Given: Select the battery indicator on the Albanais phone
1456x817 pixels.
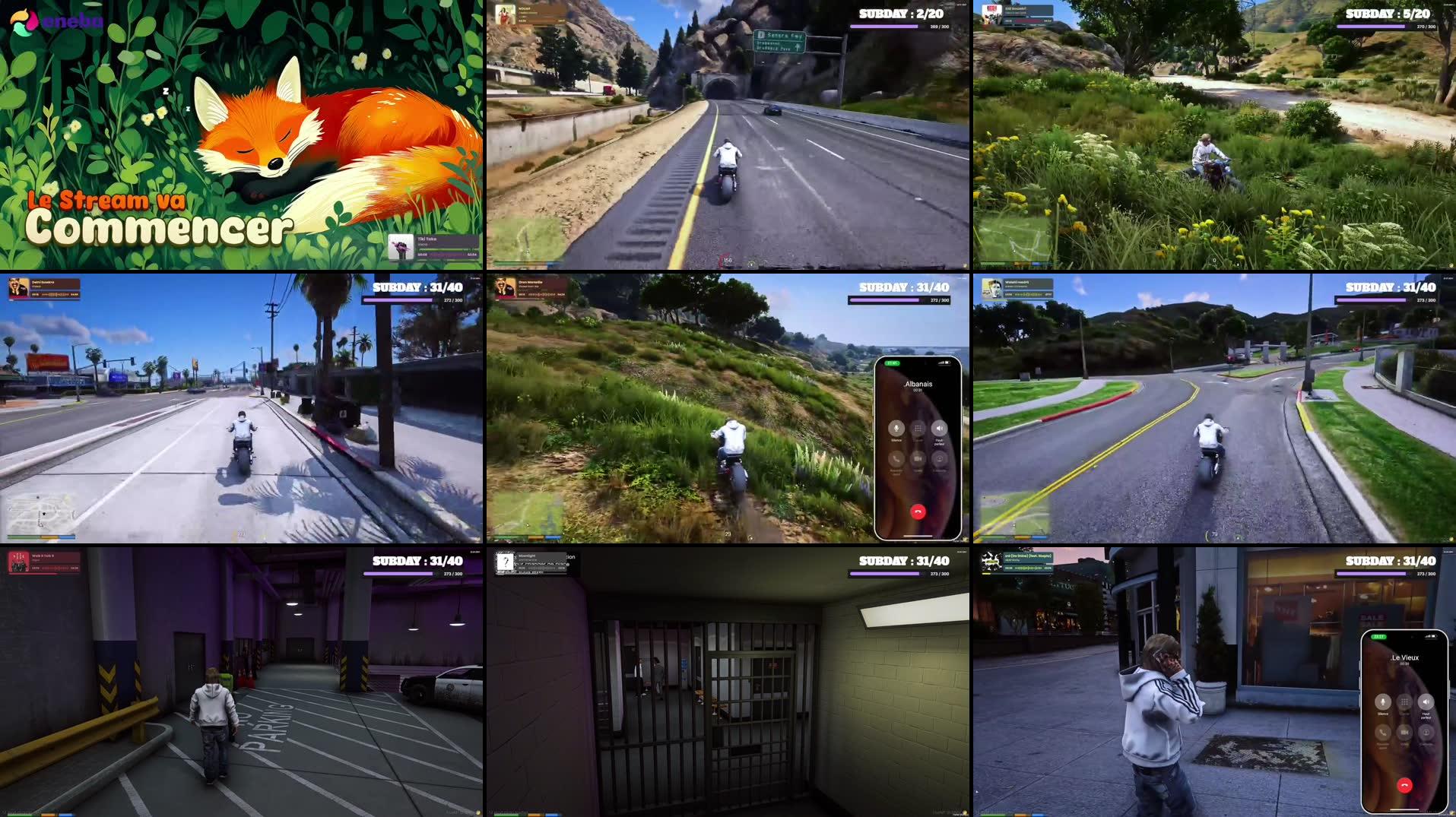Looking at the screenshot, I should (x=947, y=362).
